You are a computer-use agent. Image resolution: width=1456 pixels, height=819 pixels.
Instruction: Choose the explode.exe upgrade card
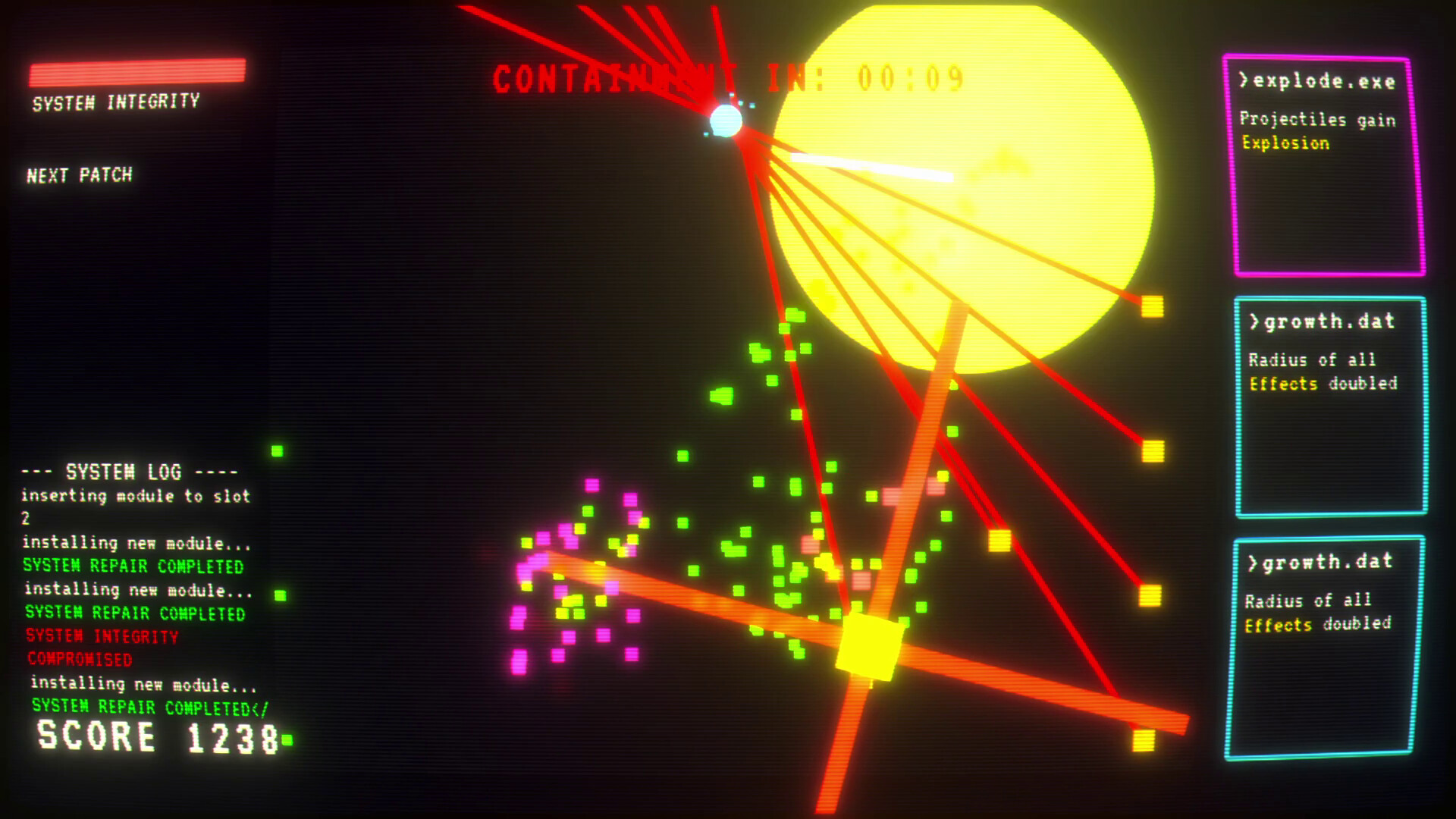click(1326, 163)
